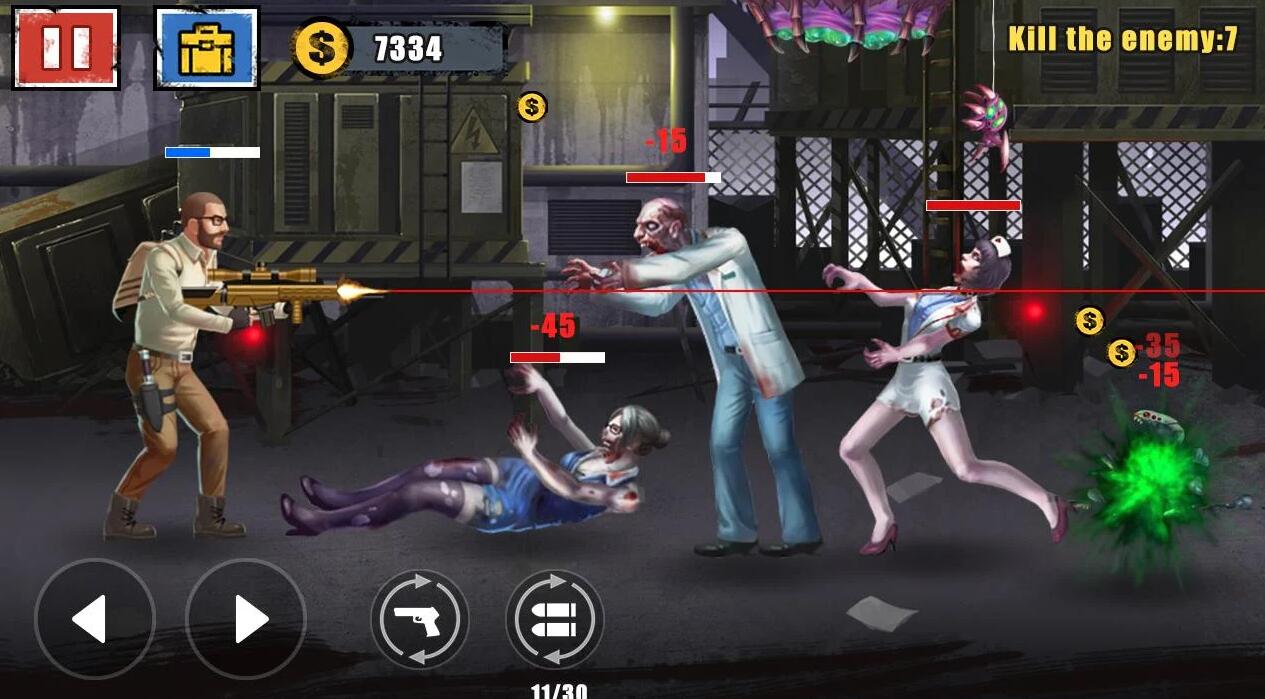
Task: Open the yellow briefcase inventory
Action: click(206, 47)
